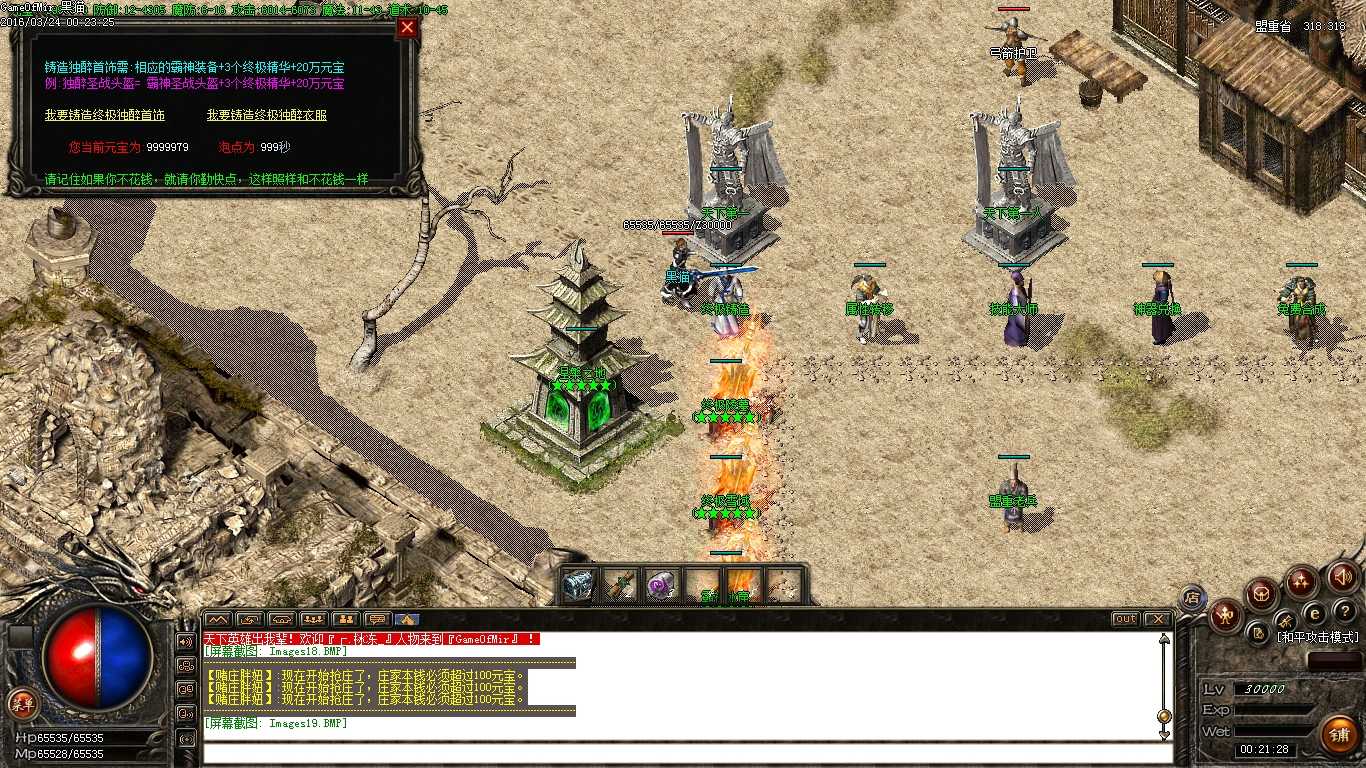1366x768 pixels.
Task: Open the guild panel via the hexagon emblem icon
Action: (x=1261, y=592)
